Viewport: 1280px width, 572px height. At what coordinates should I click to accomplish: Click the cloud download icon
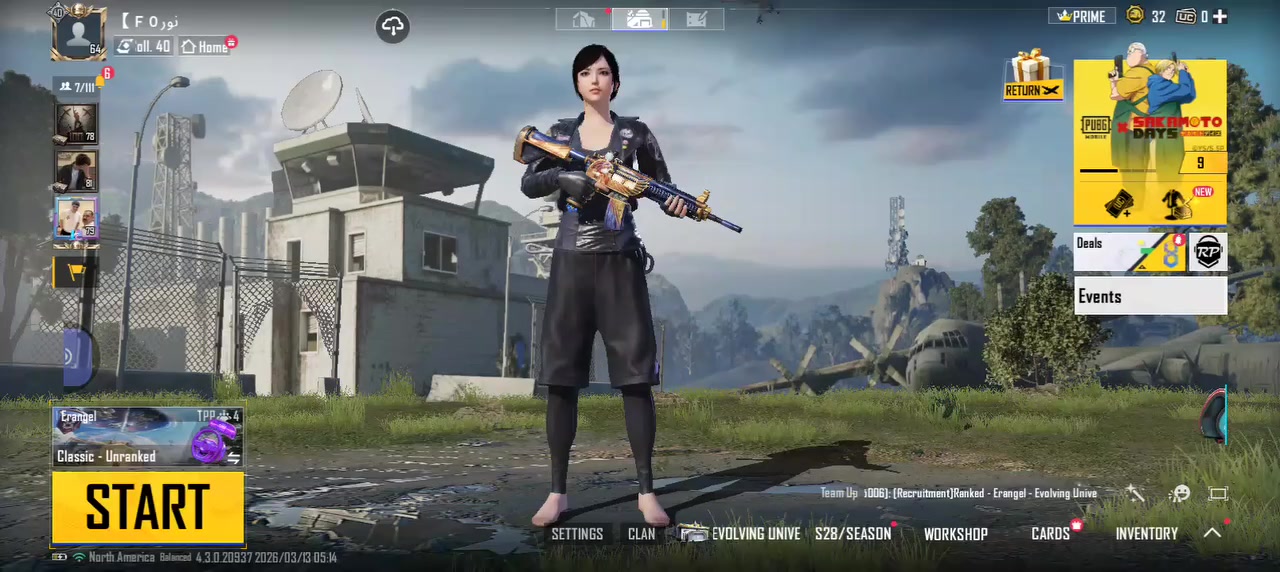click(393, 27)
